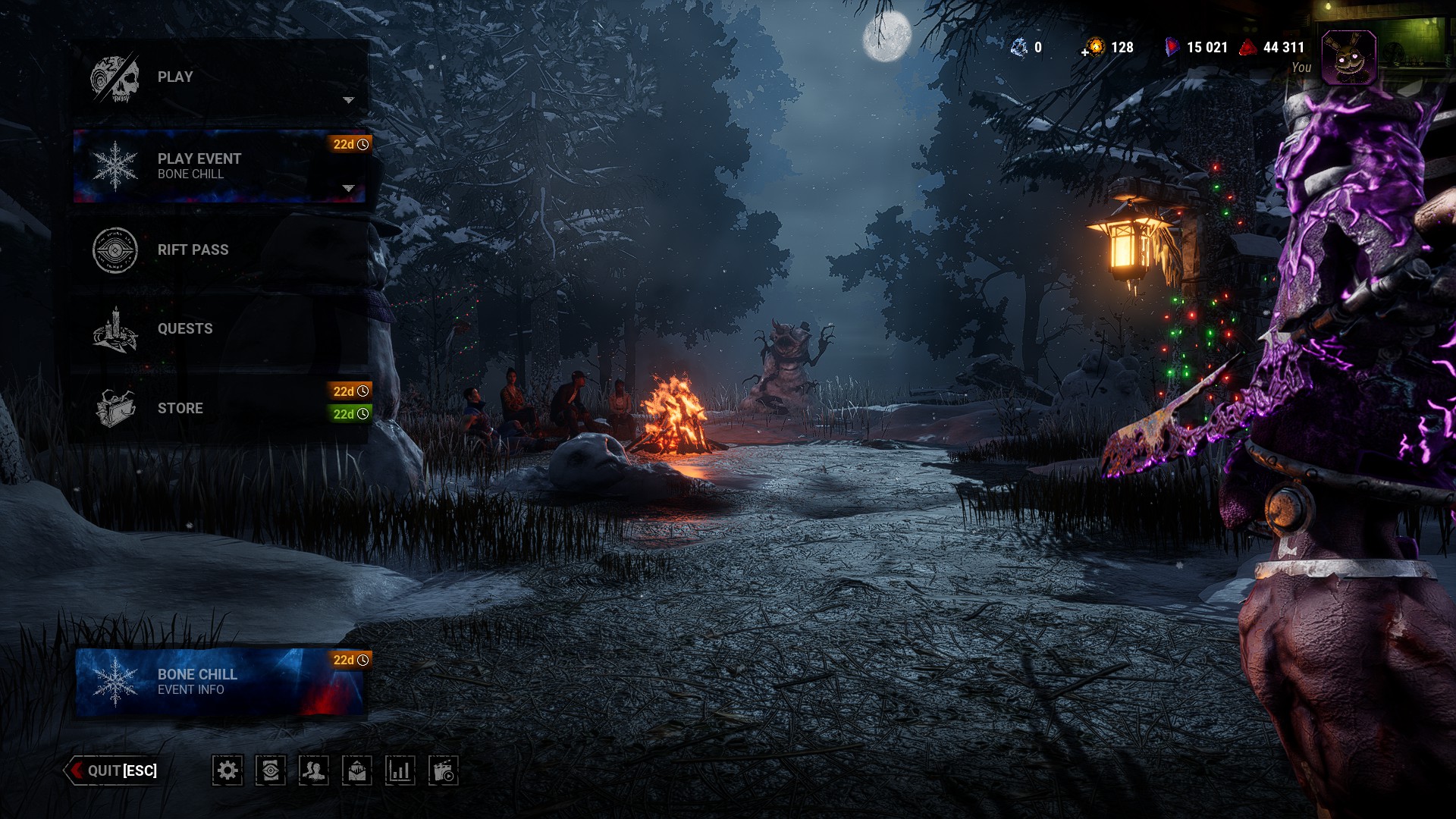Click your Springtrap player avatar
1456x819 pixels.
1348,58
